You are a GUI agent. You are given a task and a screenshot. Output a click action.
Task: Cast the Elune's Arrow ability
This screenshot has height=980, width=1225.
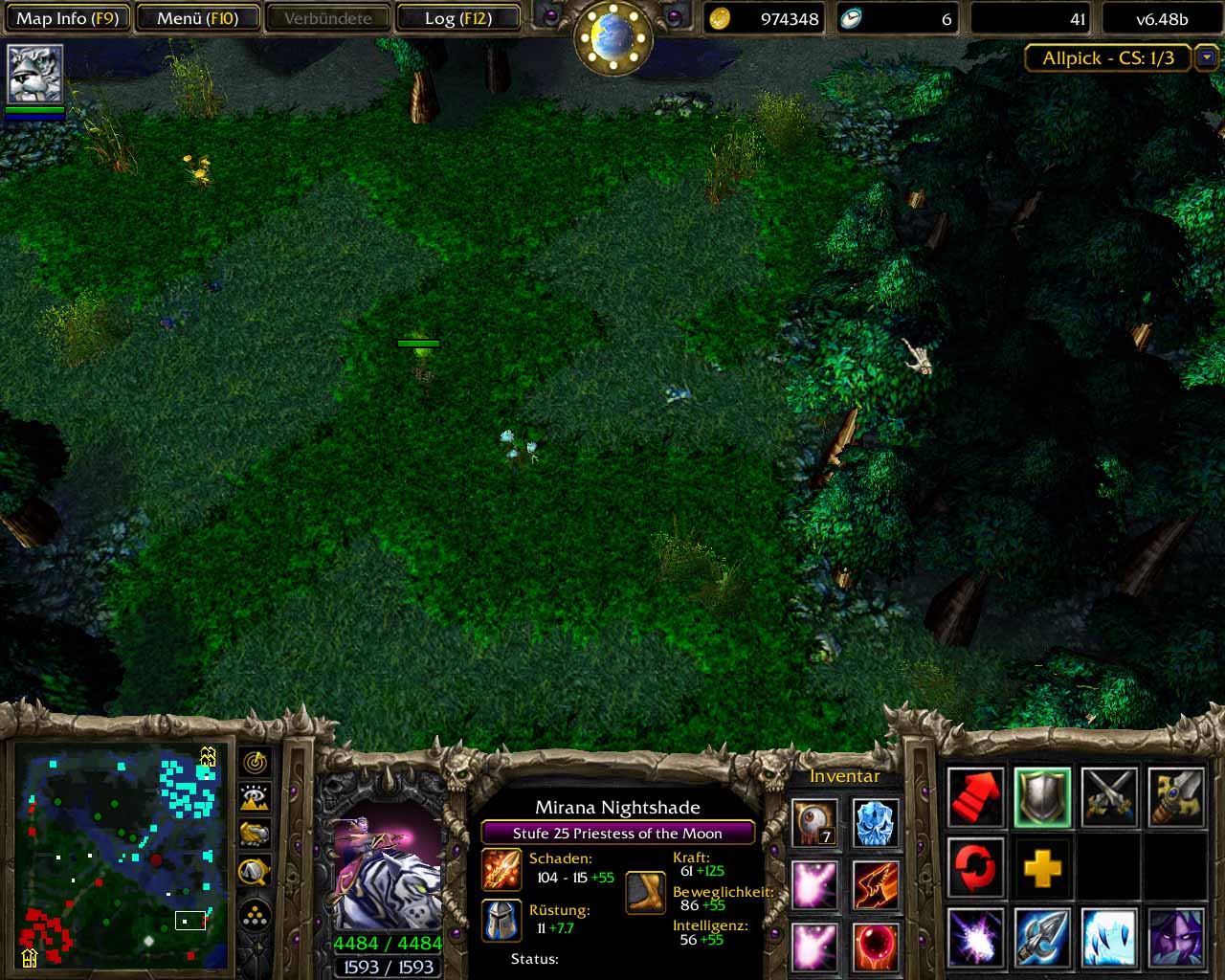[x=1043, y=938]
